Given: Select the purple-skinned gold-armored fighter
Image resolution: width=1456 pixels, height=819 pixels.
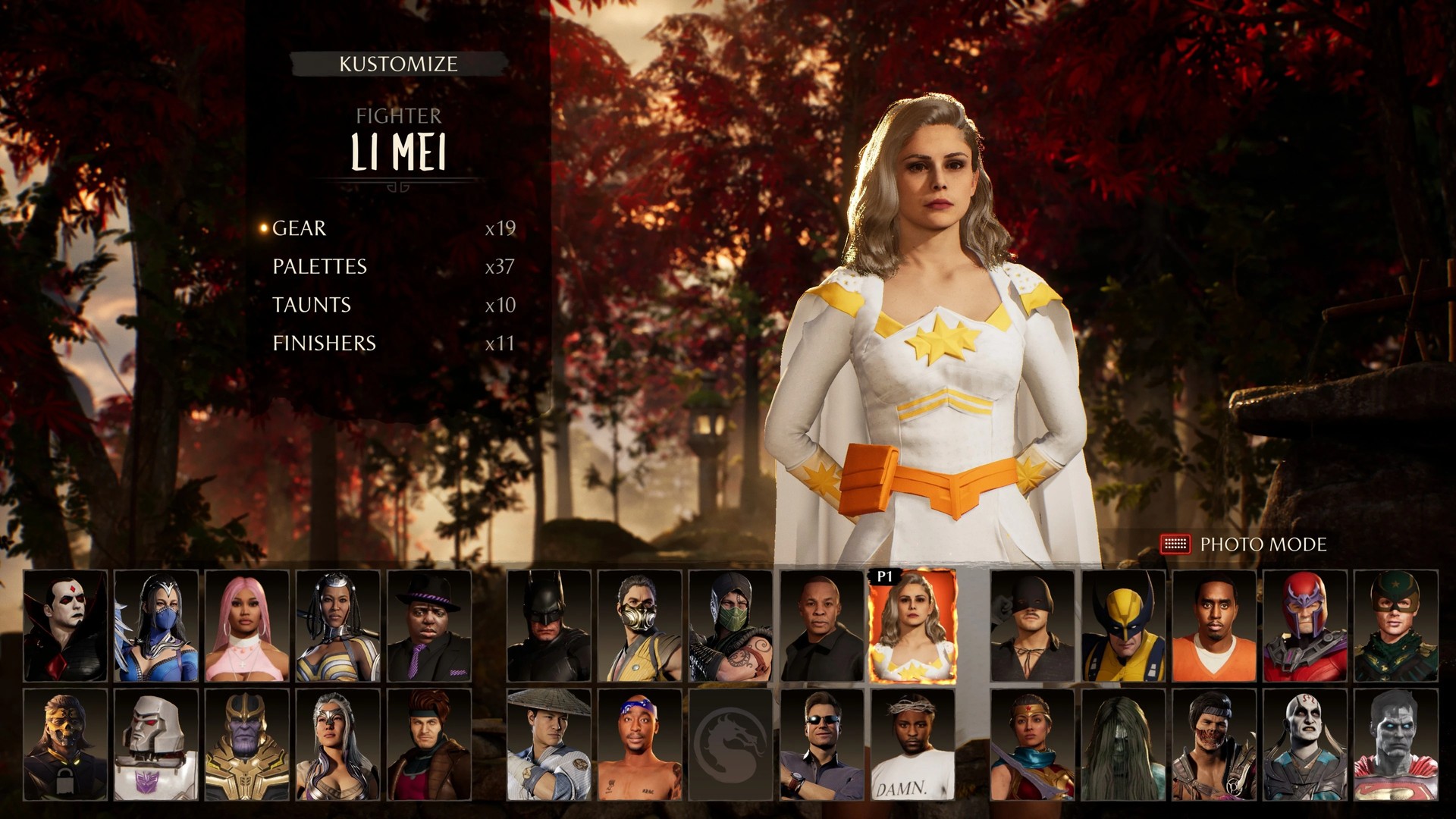Looking at the screenshot, I should coord(246,745).
